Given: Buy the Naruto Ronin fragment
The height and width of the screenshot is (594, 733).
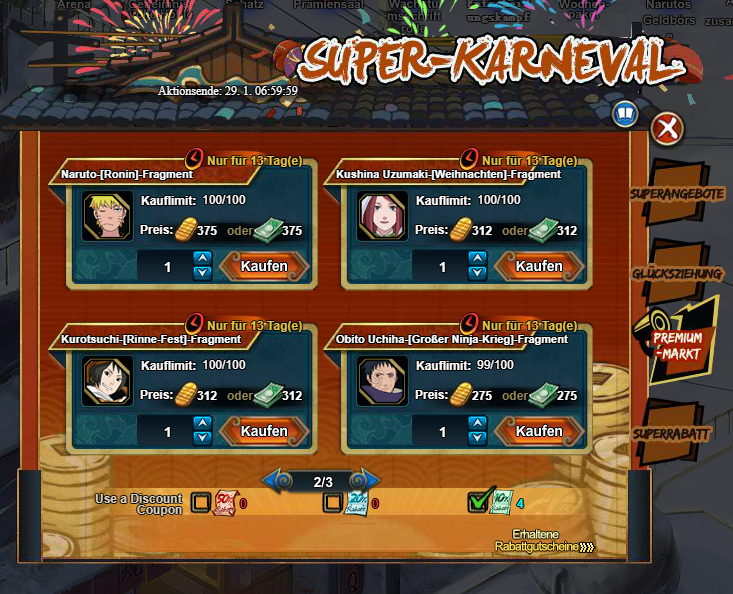Looking at the screenshot, I should point(263,266).
